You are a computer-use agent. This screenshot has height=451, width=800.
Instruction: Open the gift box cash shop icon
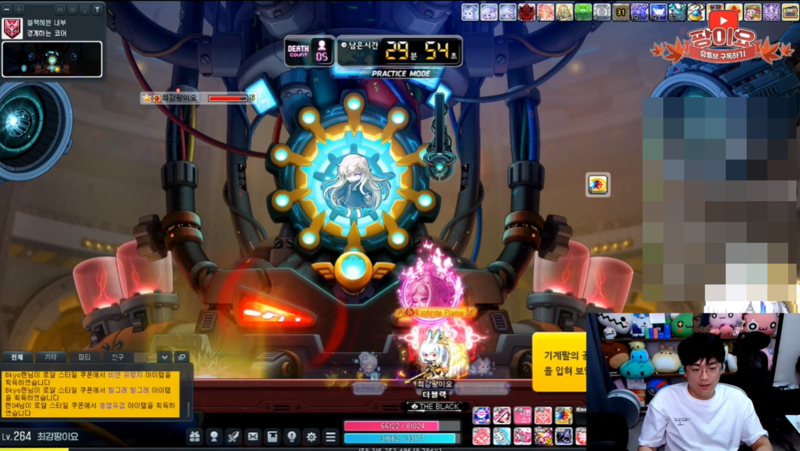tap(194, 437)
